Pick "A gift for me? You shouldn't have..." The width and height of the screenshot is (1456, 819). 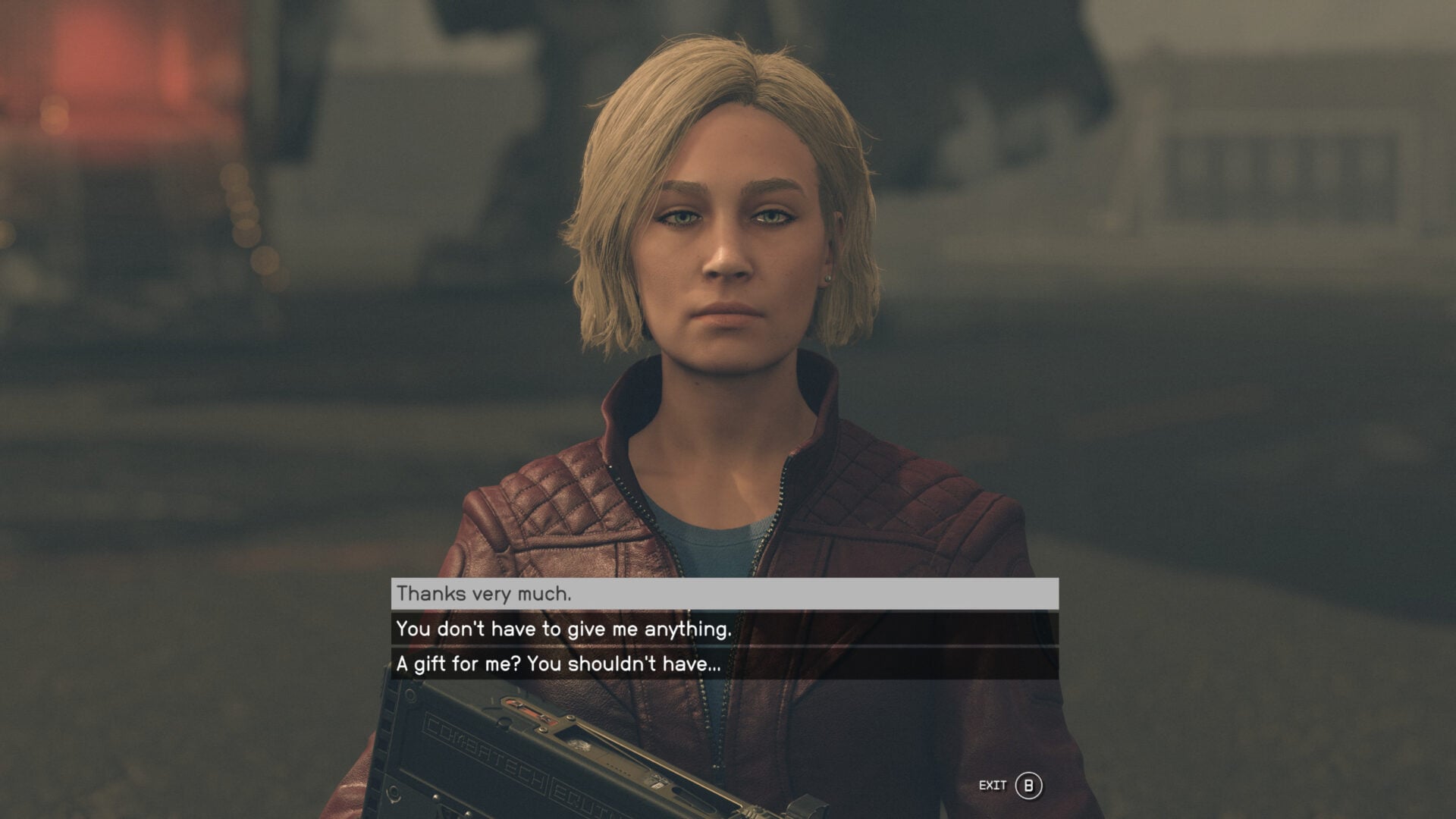724,664
